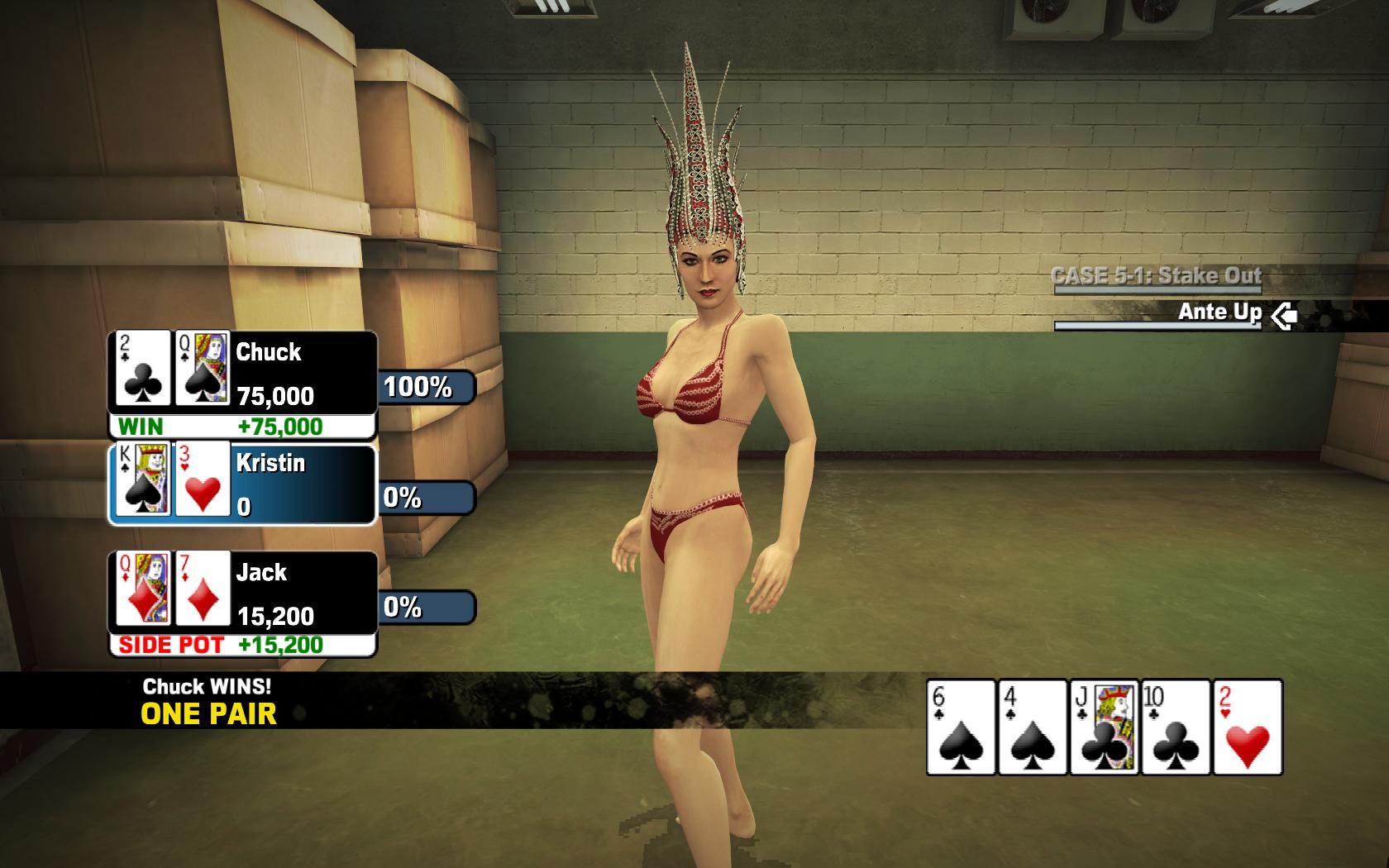
Task: Pick the six of spades community card
Action: click(961, 727)
